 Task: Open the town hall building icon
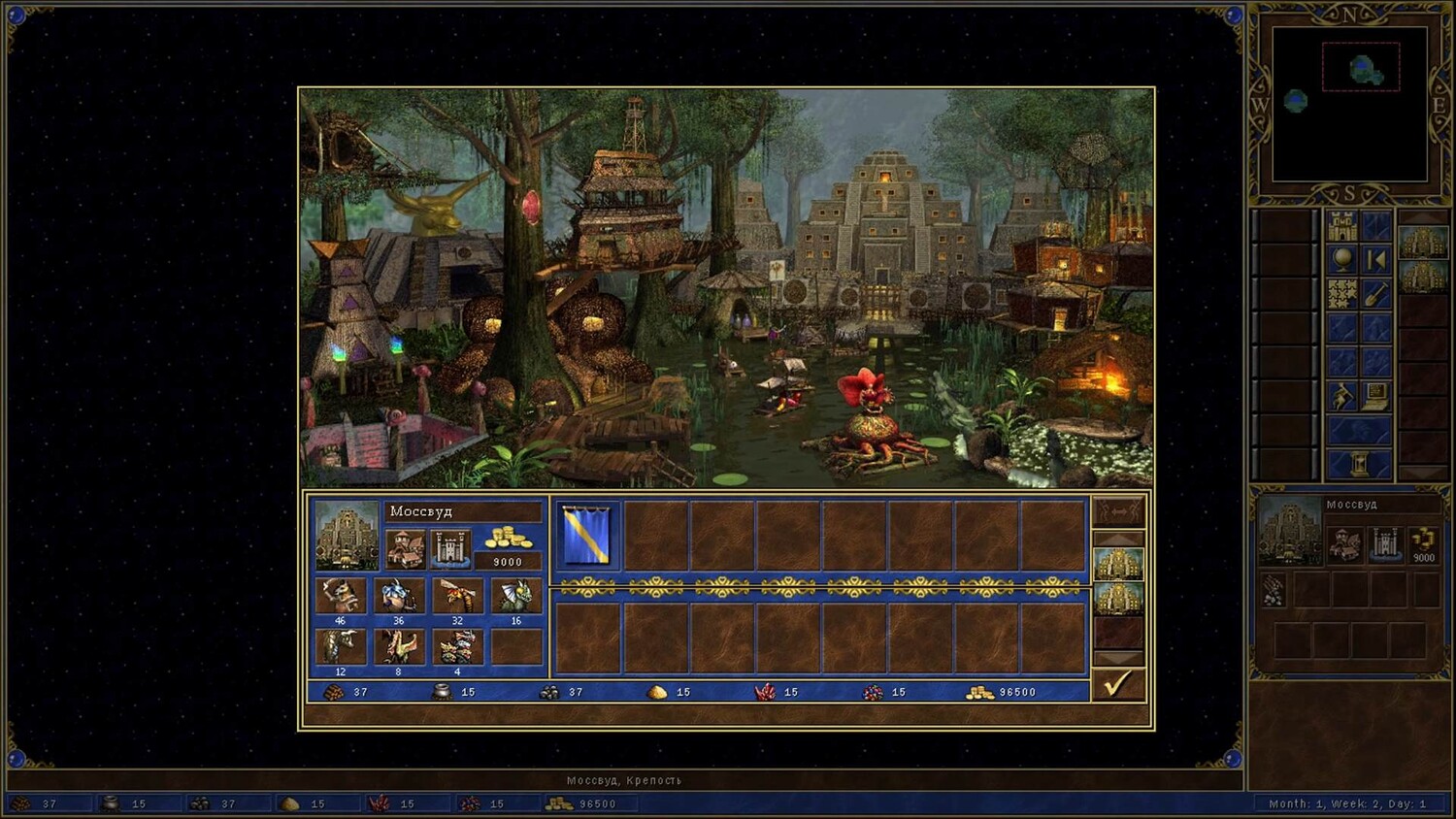coord(405,548)
